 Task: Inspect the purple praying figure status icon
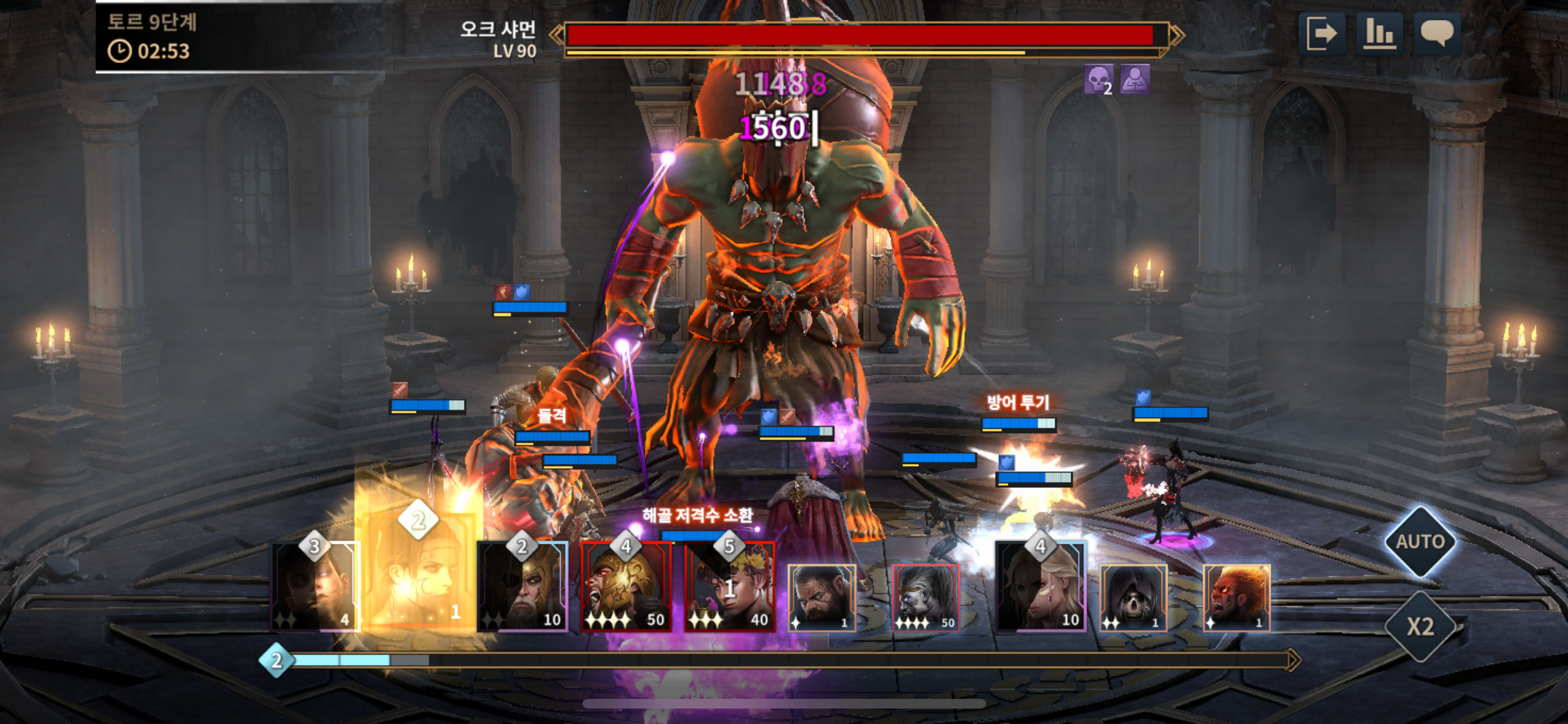point(1134,80)
